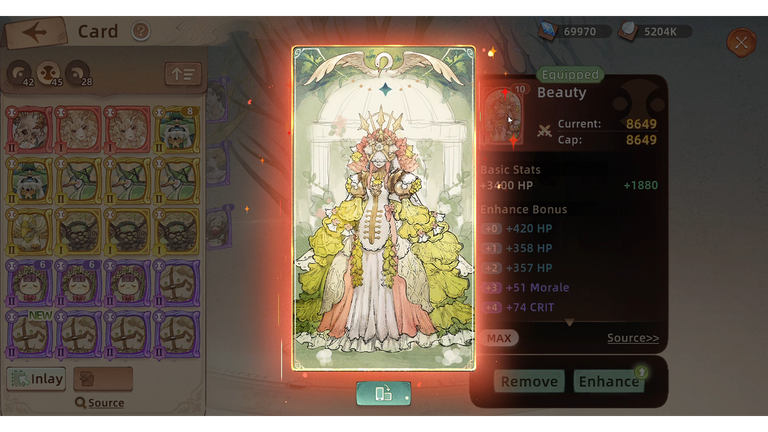
Task: Expand the enhance bonus list arrow
Action: 569,323
